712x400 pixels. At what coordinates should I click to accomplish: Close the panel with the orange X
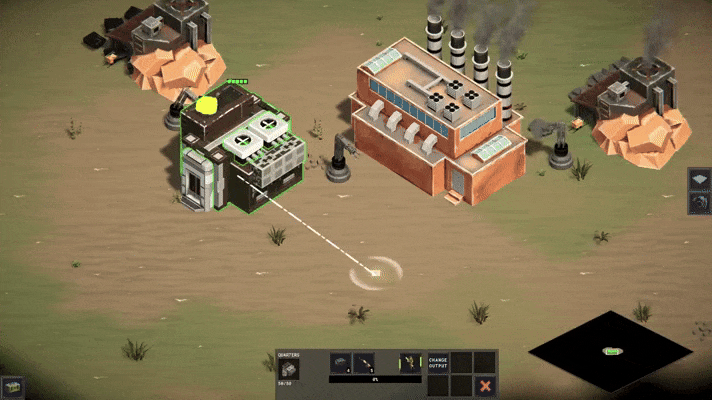[485, 385]
